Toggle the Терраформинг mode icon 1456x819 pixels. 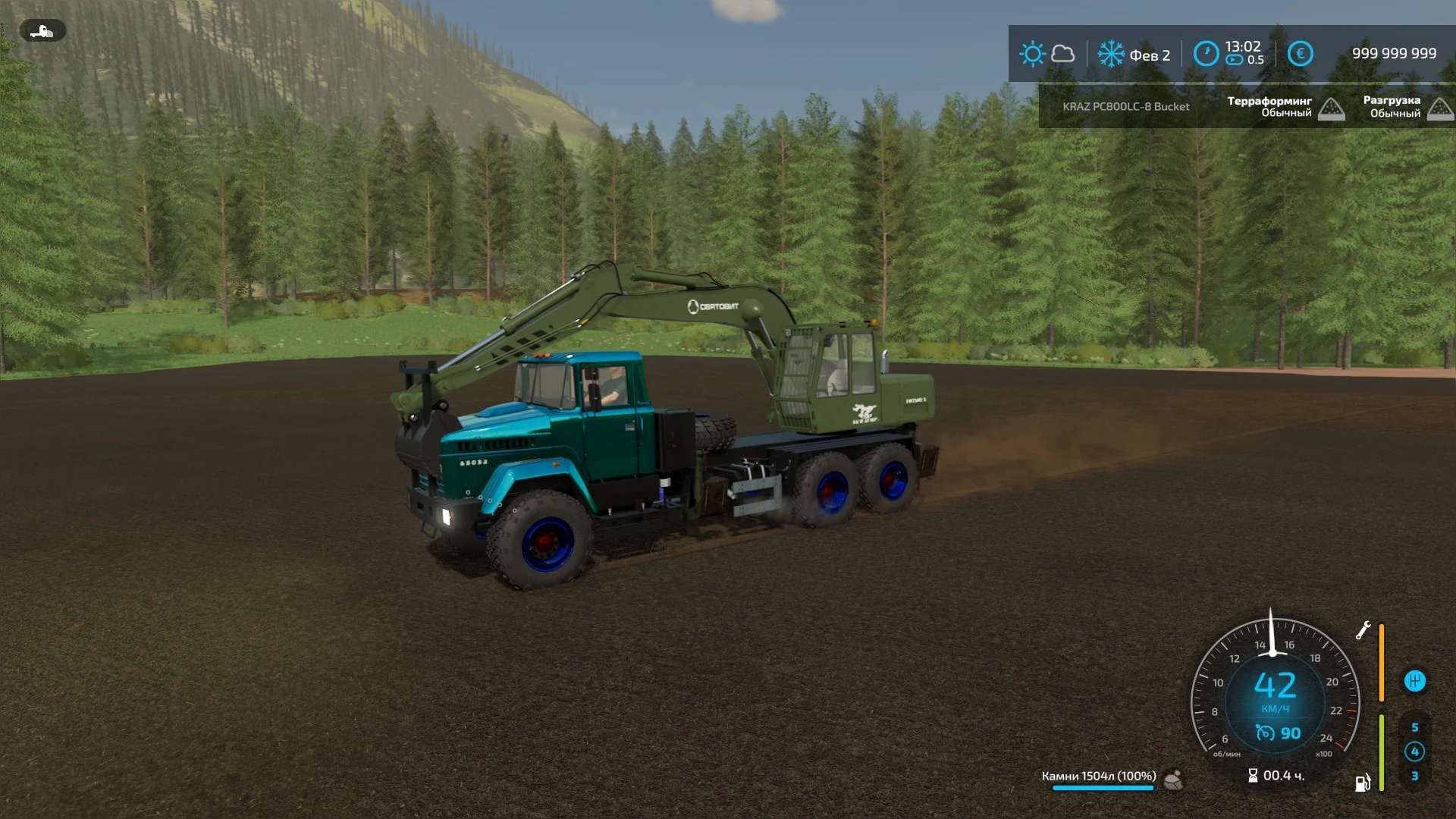pos(1331,109)
